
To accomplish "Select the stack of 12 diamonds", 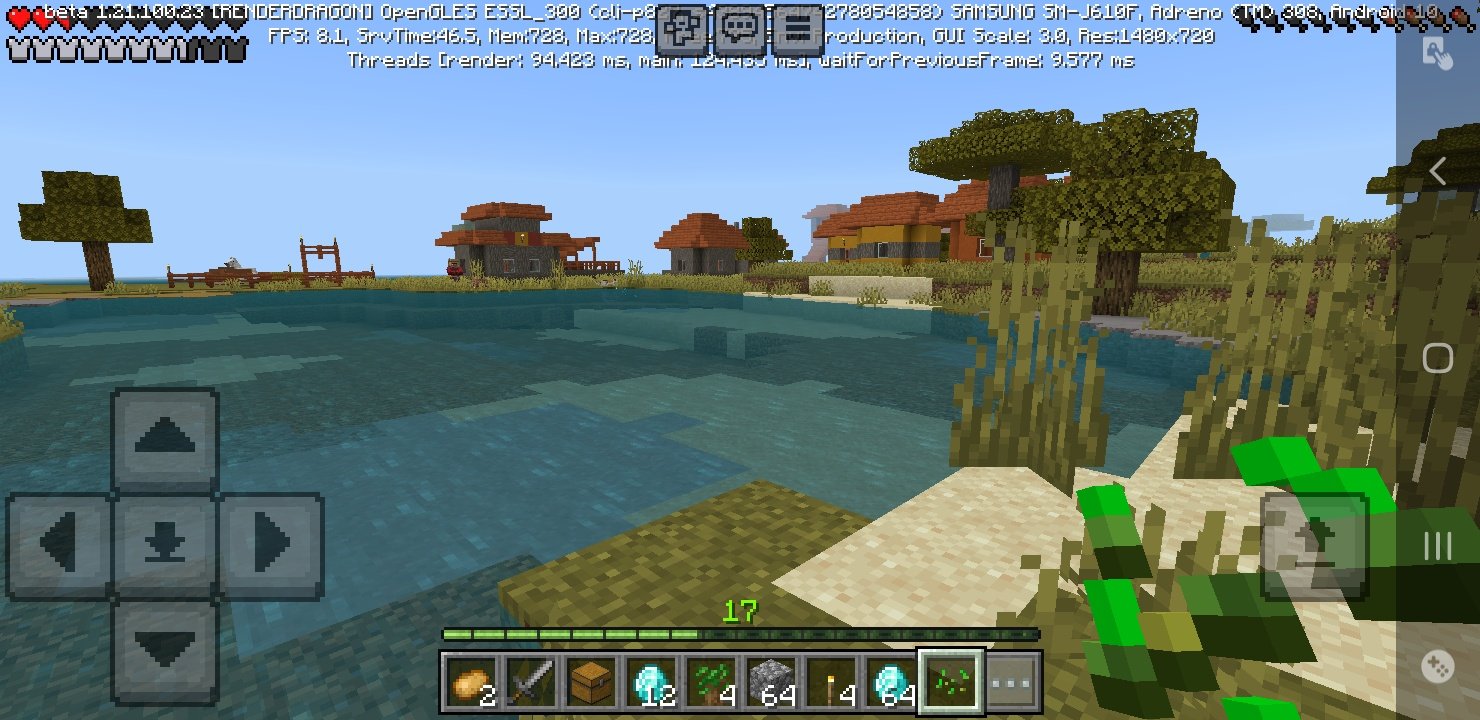I will [x=651, y=682].
